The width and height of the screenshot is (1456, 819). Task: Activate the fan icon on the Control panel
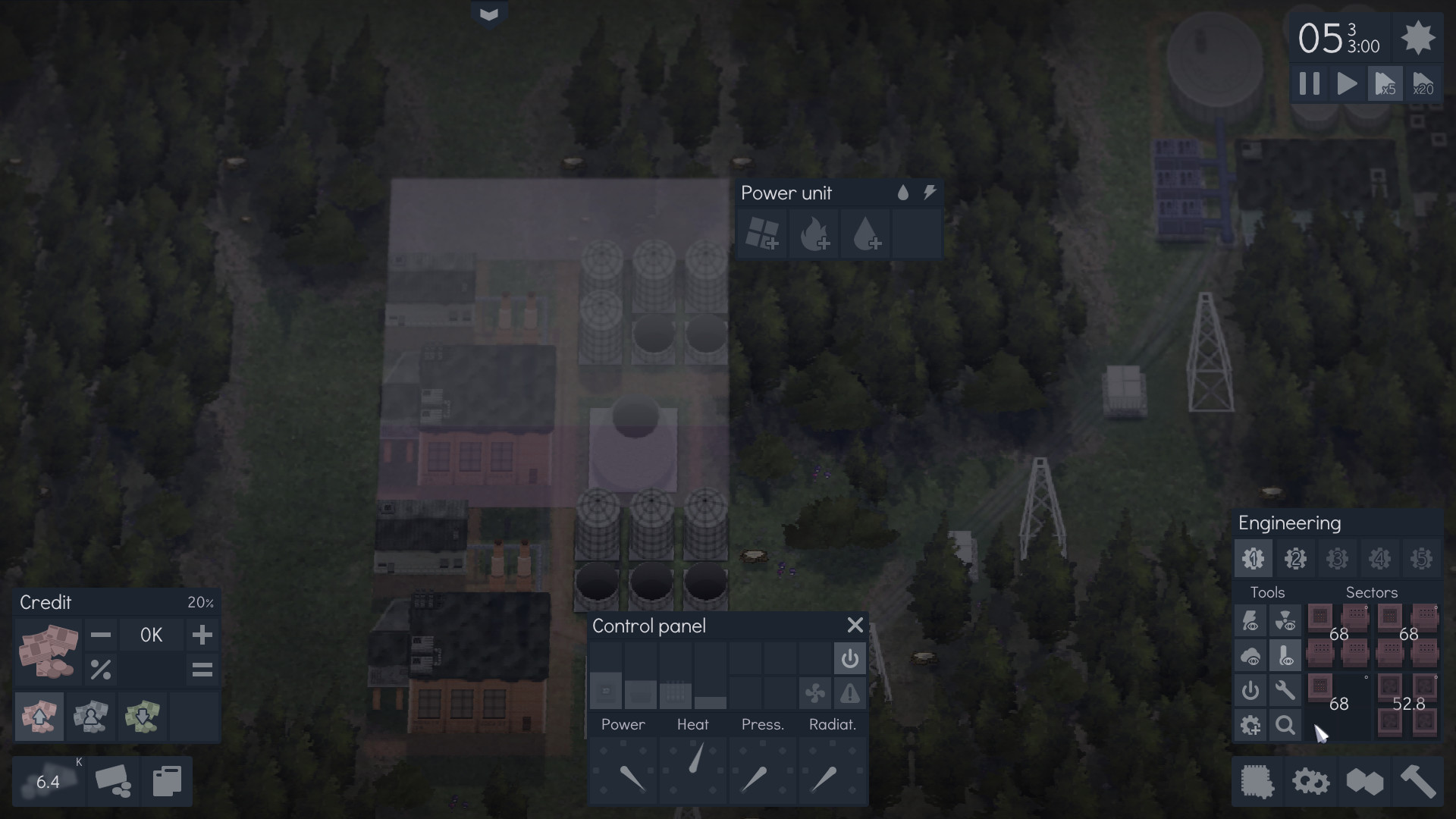(816, 692)
